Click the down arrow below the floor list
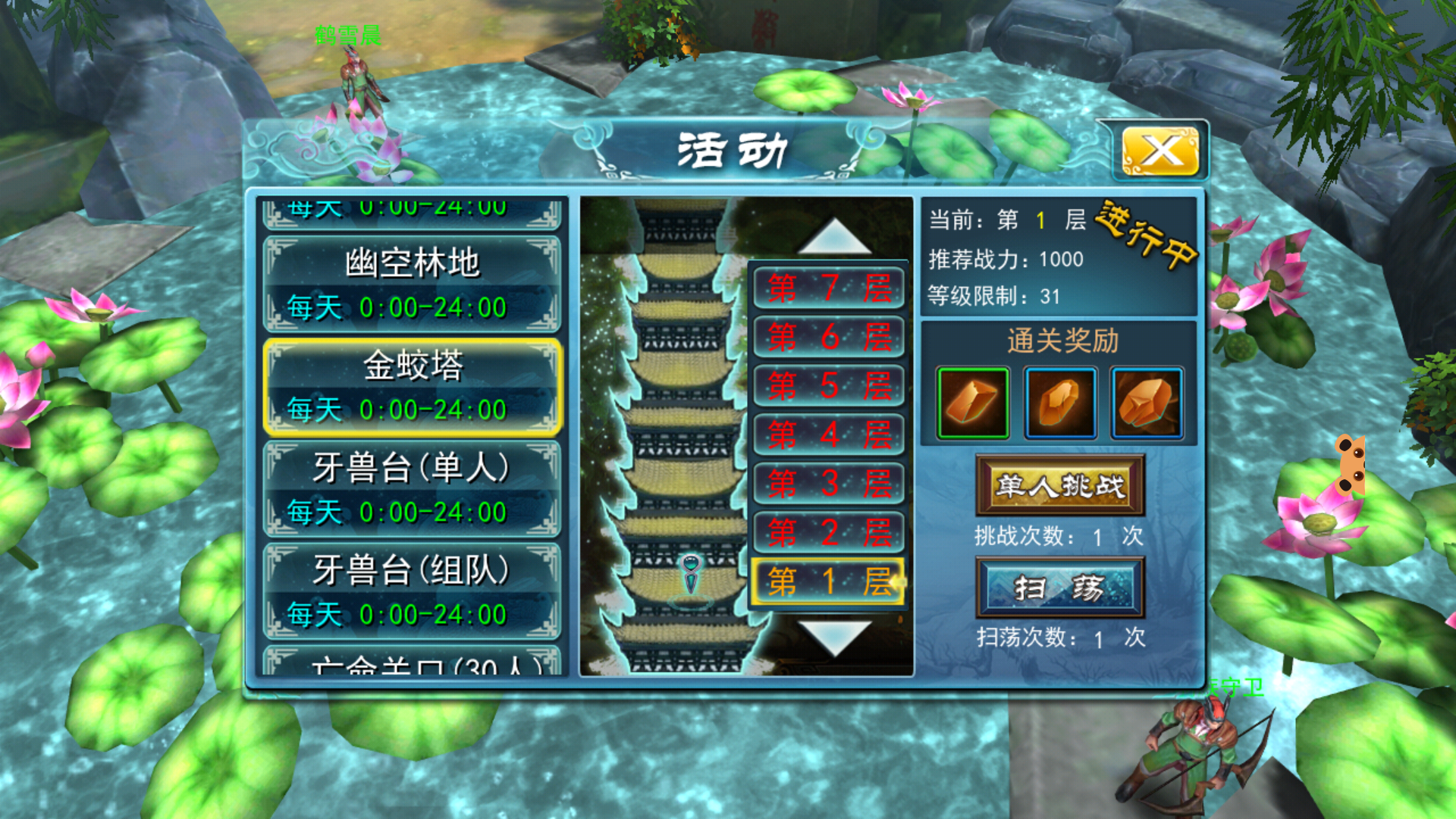This screenshot has height=819, width=1456. [834, 637]
